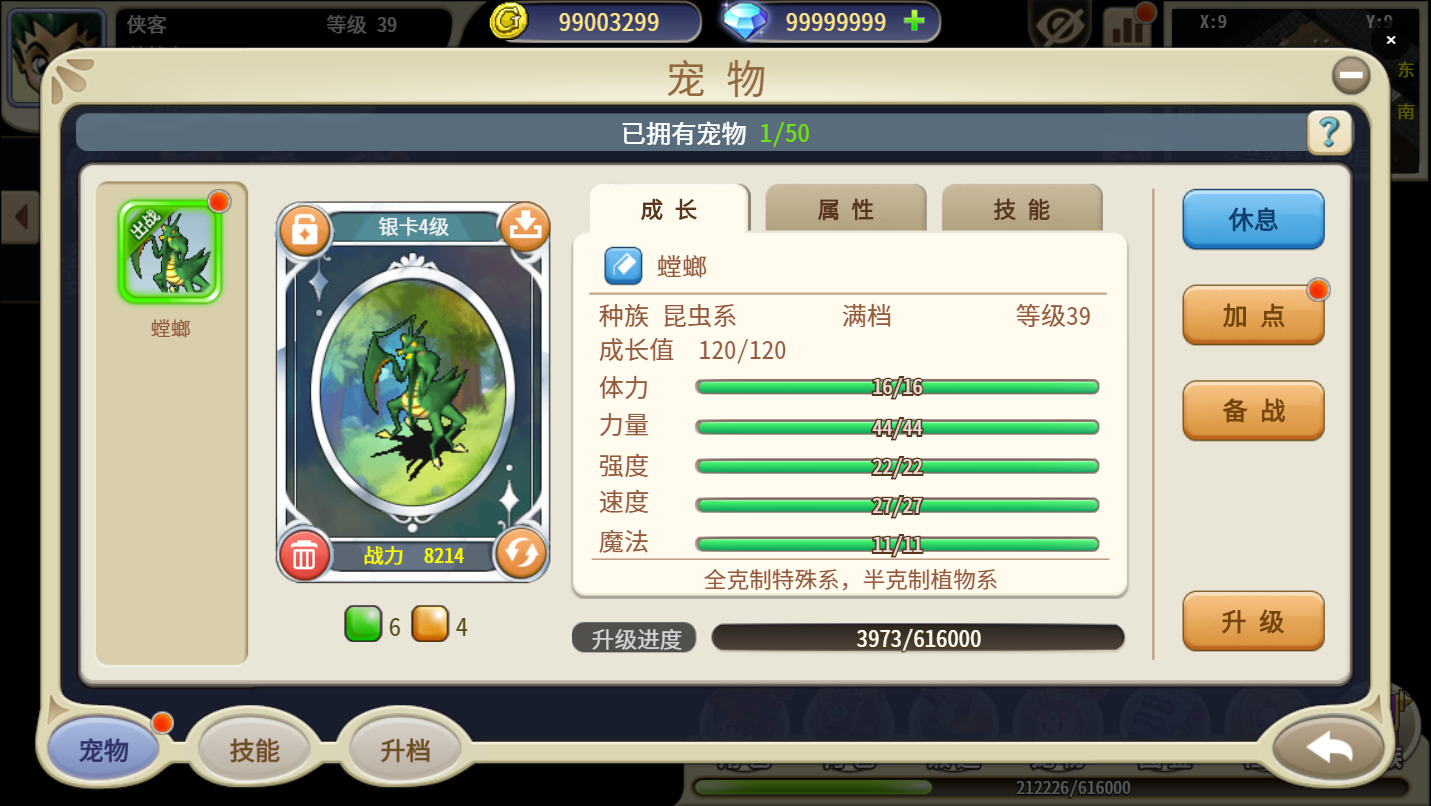Image resolution: width=1431 pixels, height=806 pixels.
Task: Click the orange refresh icon near 战力 8214
Action: tap(523, 554)
